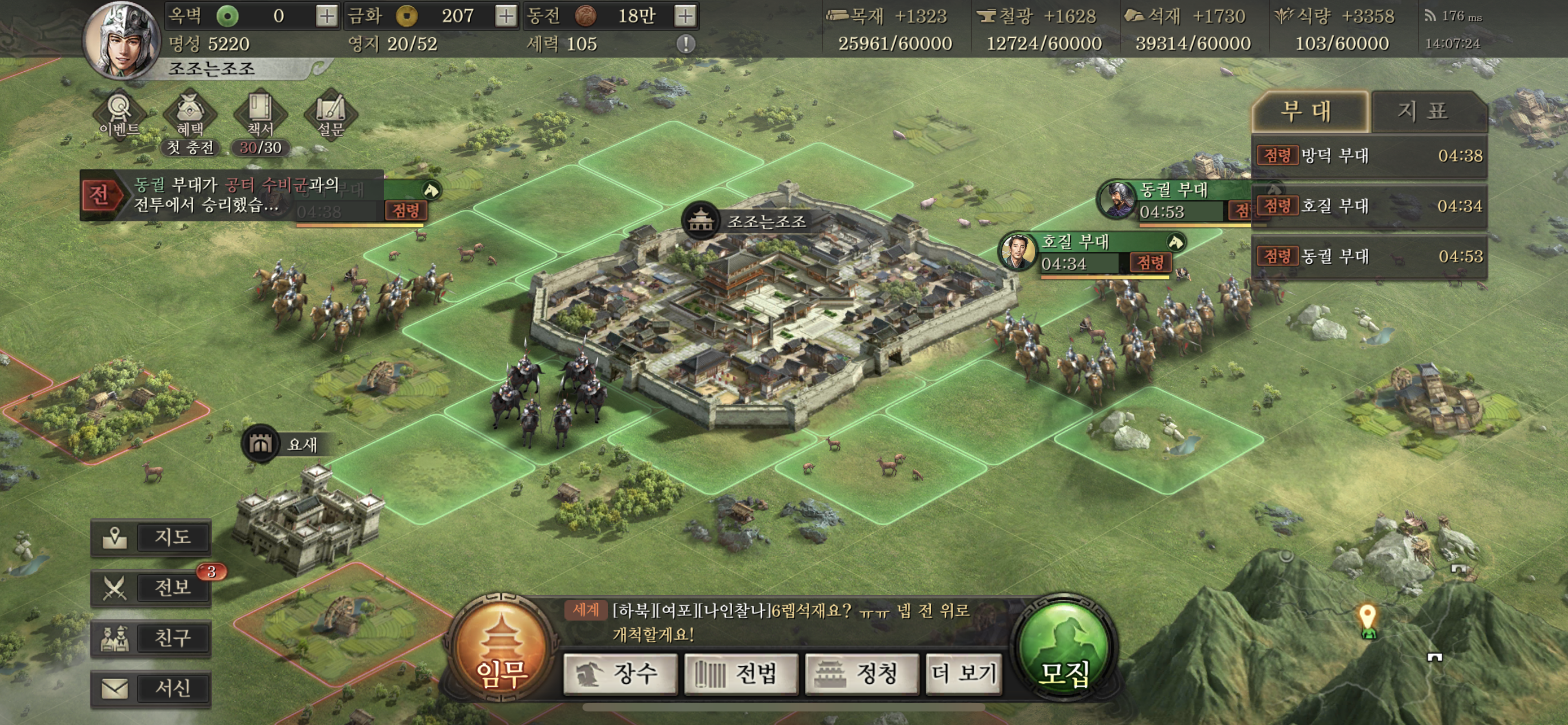Viewport: 1568px width, 725px height.
Task: Open the 장수 generals menu
Action: coord(620,674)
